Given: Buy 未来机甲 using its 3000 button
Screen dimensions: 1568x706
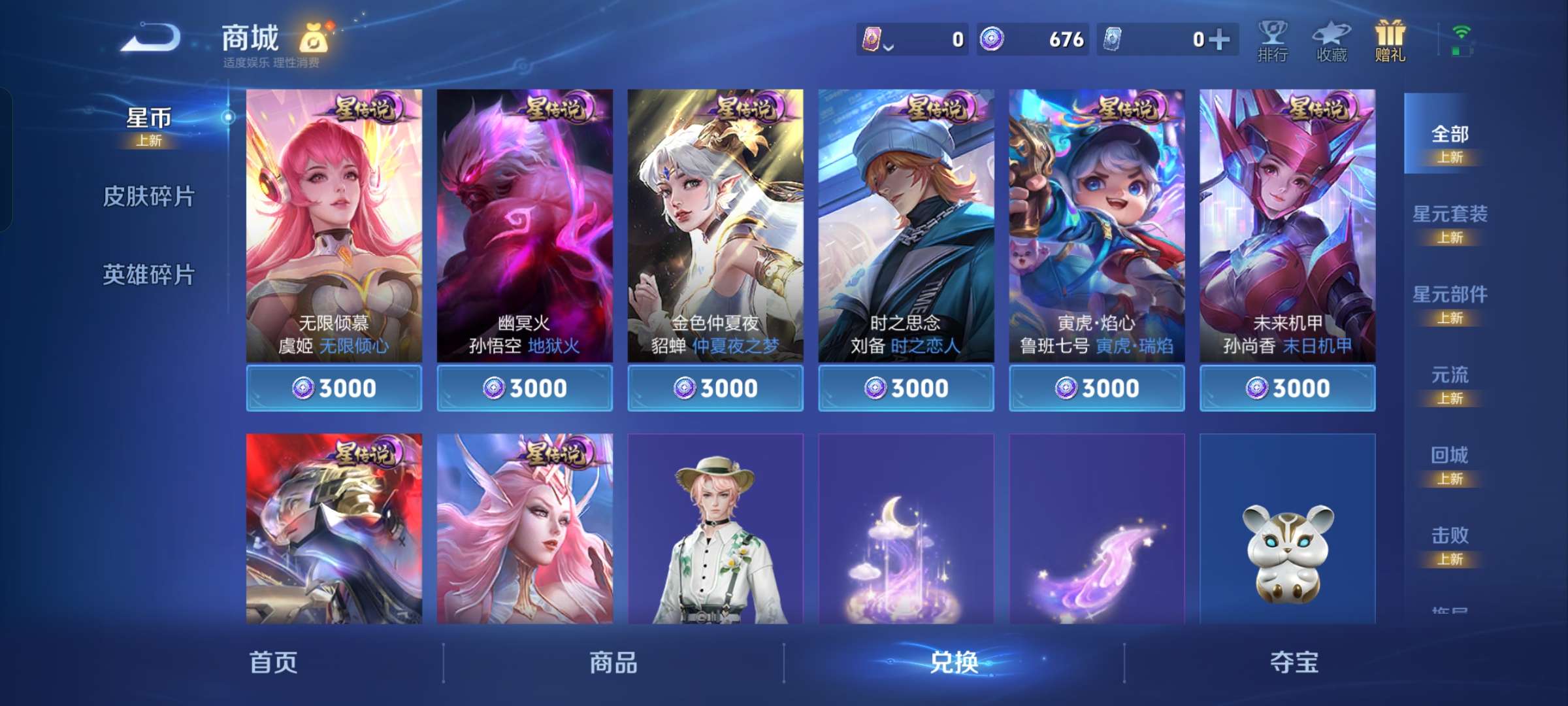Looking at the screenshot, I should [1287, 387].
